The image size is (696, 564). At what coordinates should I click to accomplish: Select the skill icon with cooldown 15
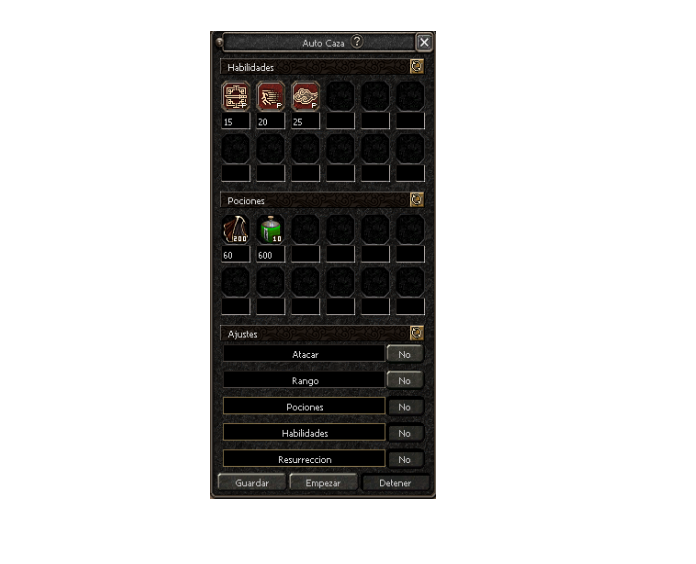[236, 96]
